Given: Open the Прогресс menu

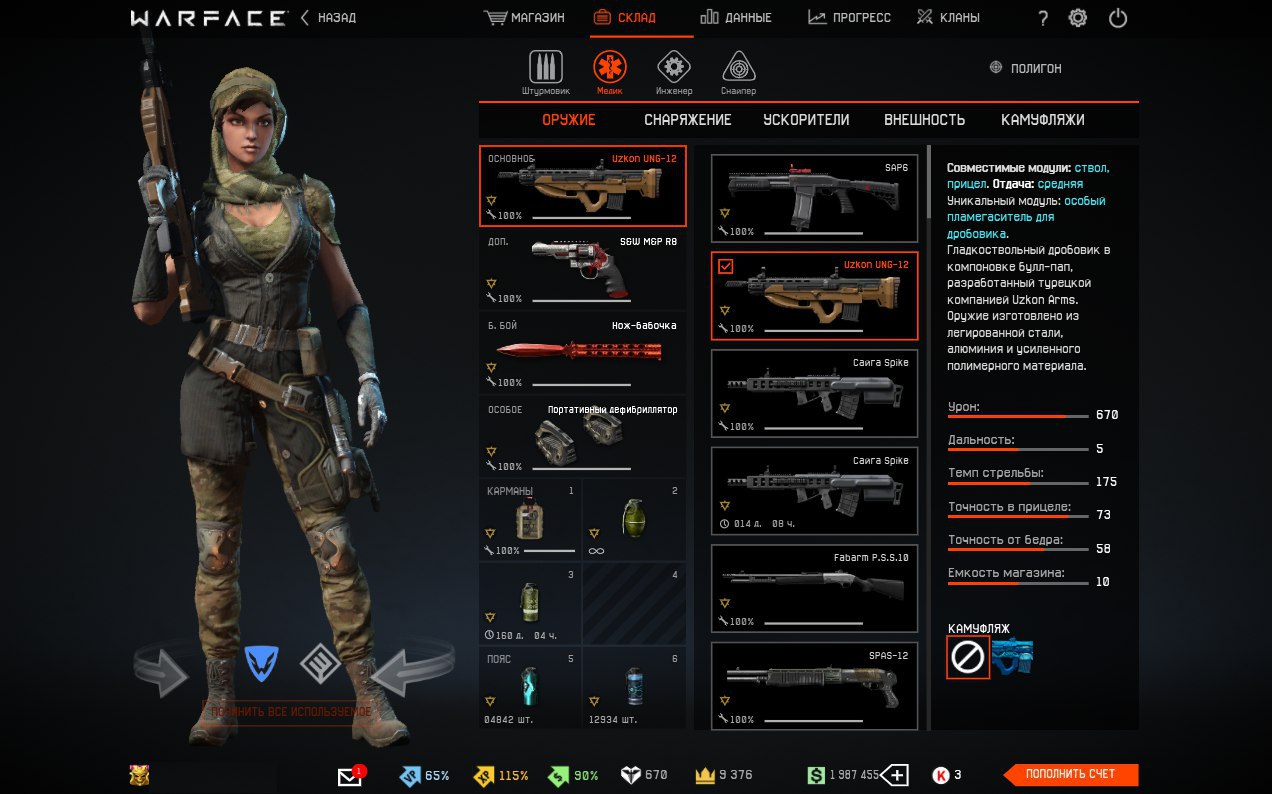Looking at the screenshot, I should pos(849,18).
